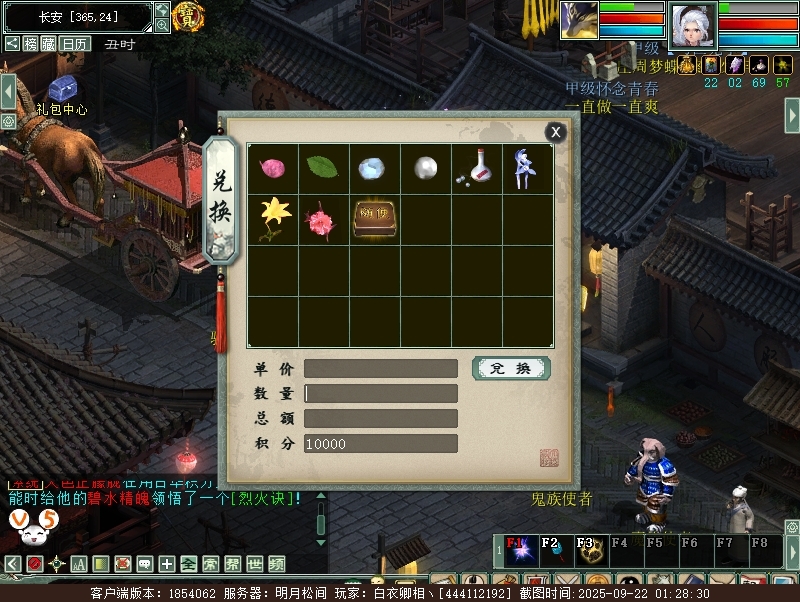Viewport: 800px width, 602px height.
Task: Click the 藏 button under the minimap
Action: click(x=50, y=44)
